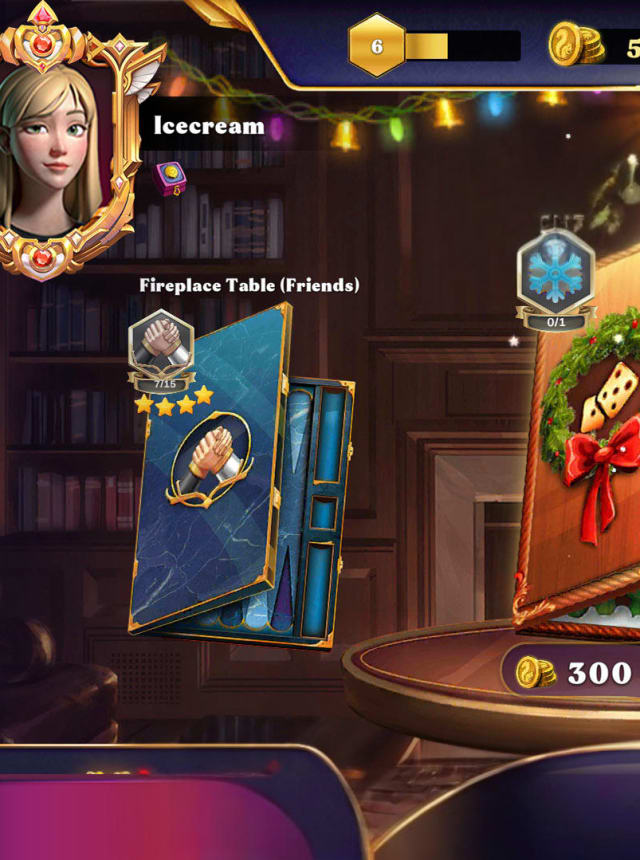Tap the 300 coin entry fee
Viewport: 640px width, 860px height.
tap(575, 673)
